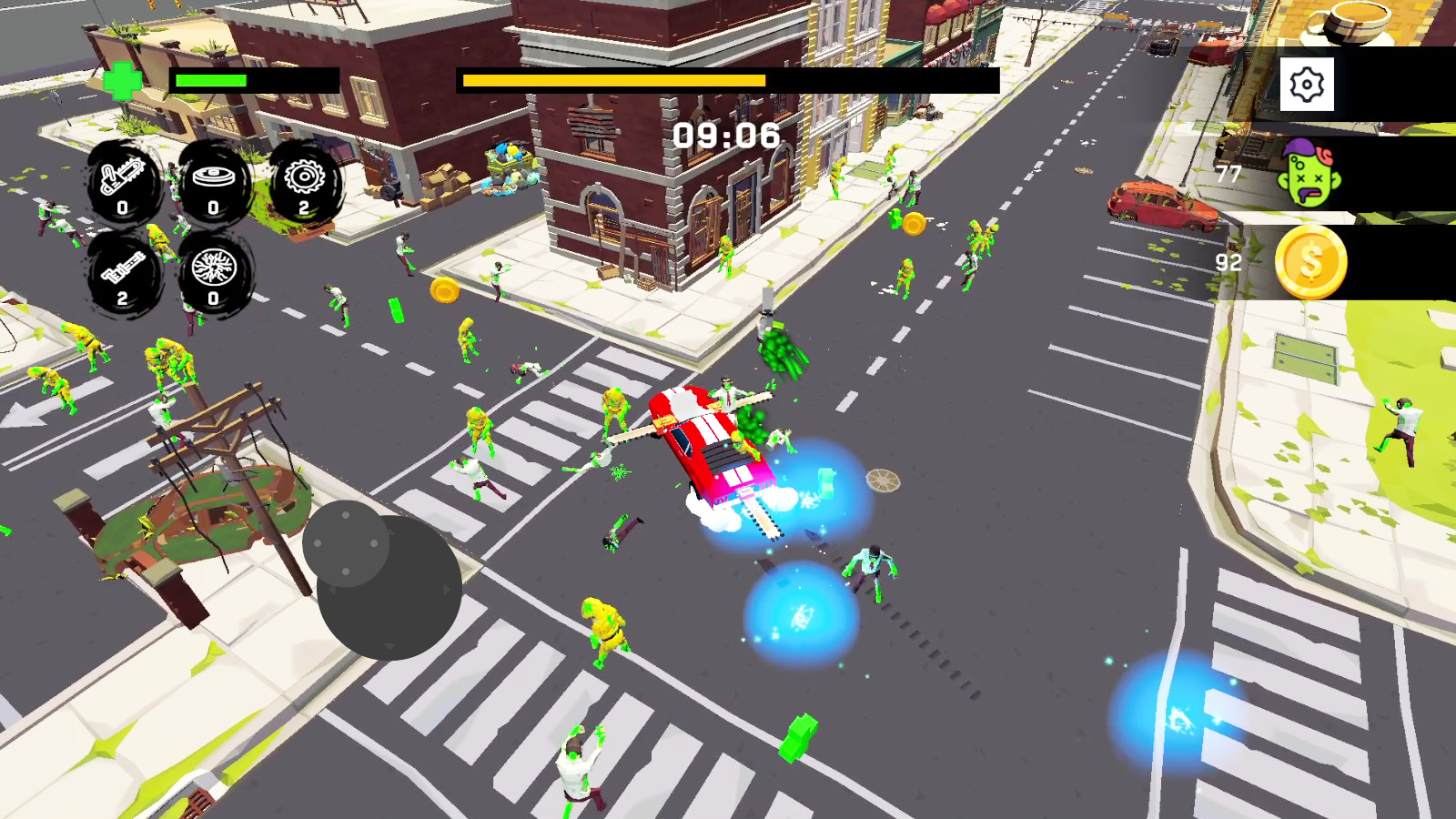Open the settings gear menu
The height and width of the screenshot is (819, 1456).
1308,85
